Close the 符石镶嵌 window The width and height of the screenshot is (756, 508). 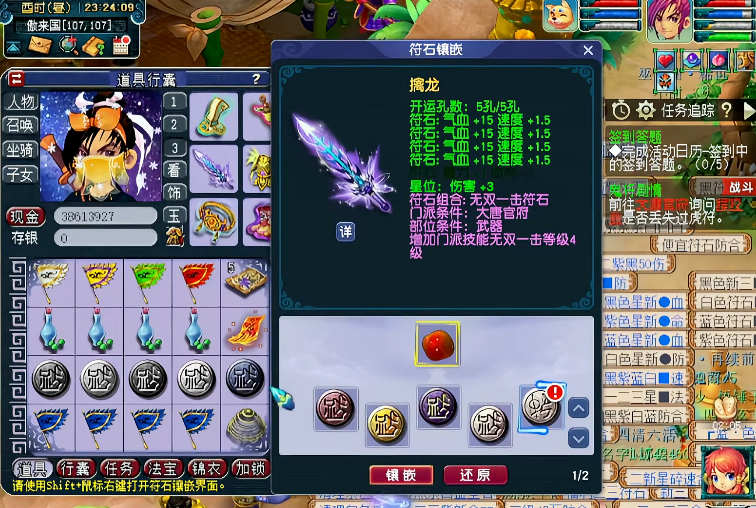click(588, 50)
